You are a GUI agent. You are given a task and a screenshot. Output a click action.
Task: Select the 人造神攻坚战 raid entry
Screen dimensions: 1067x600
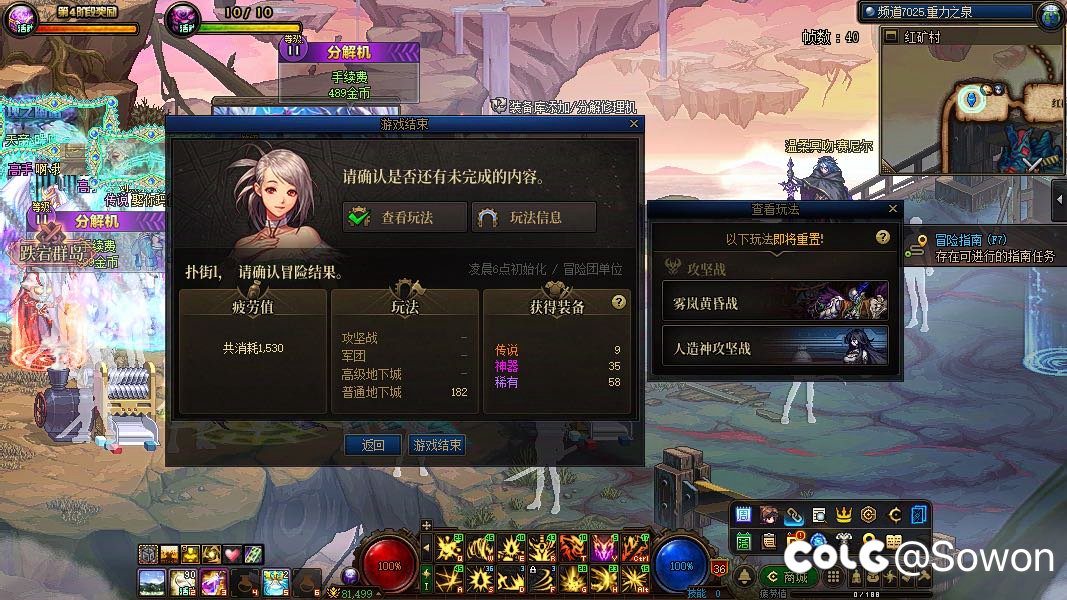[x=775, y=348]
